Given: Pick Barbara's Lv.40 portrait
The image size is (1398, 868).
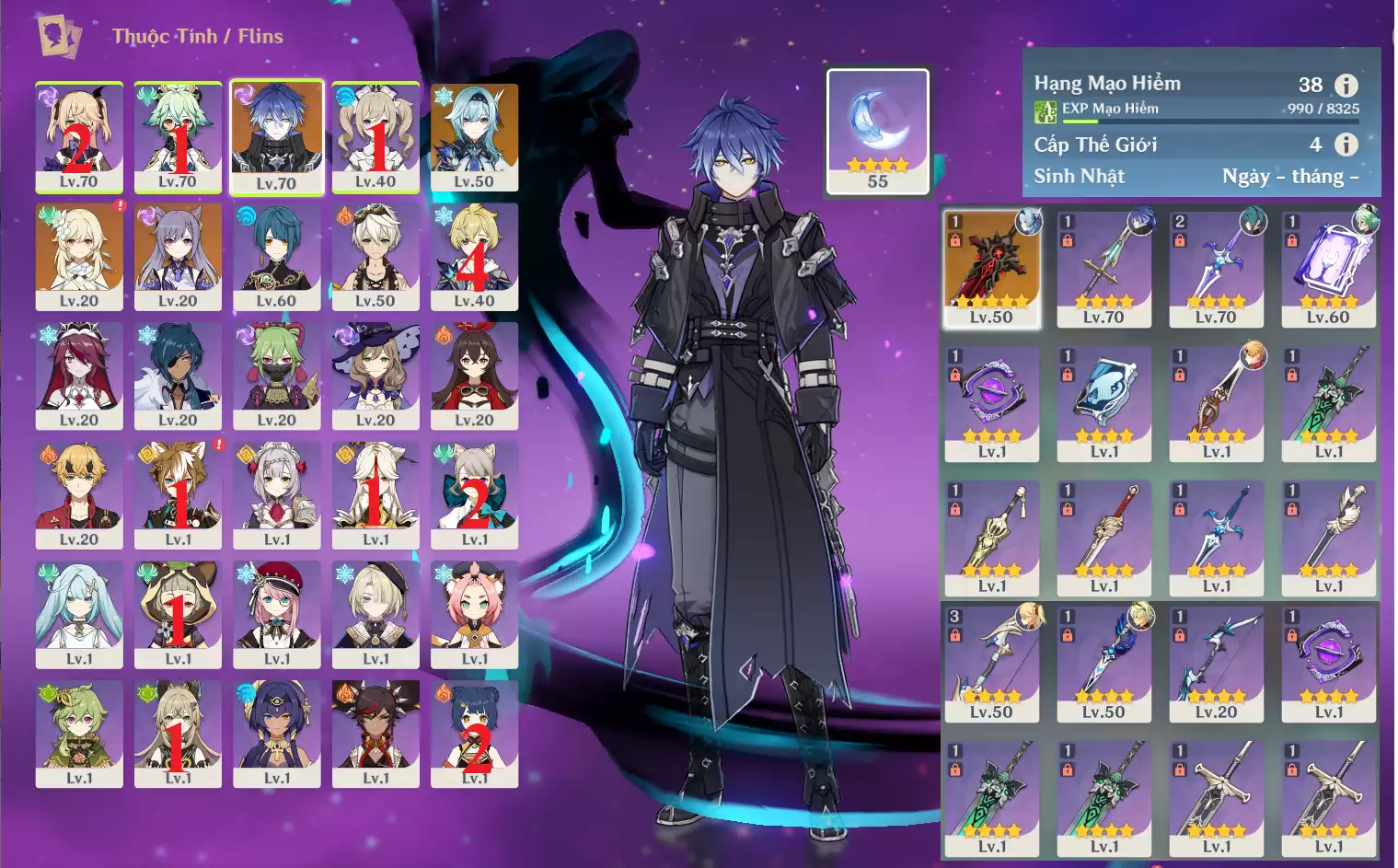Looking at the screenshot, I should click(375, 136).
